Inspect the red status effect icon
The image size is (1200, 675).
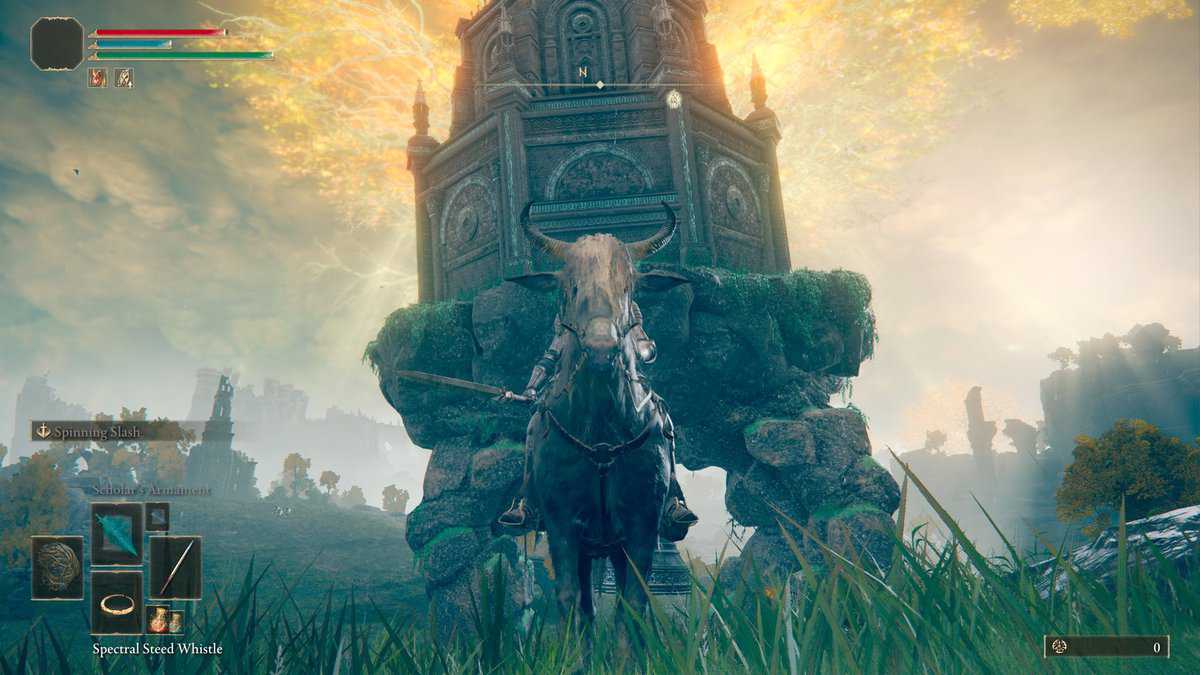97,77
